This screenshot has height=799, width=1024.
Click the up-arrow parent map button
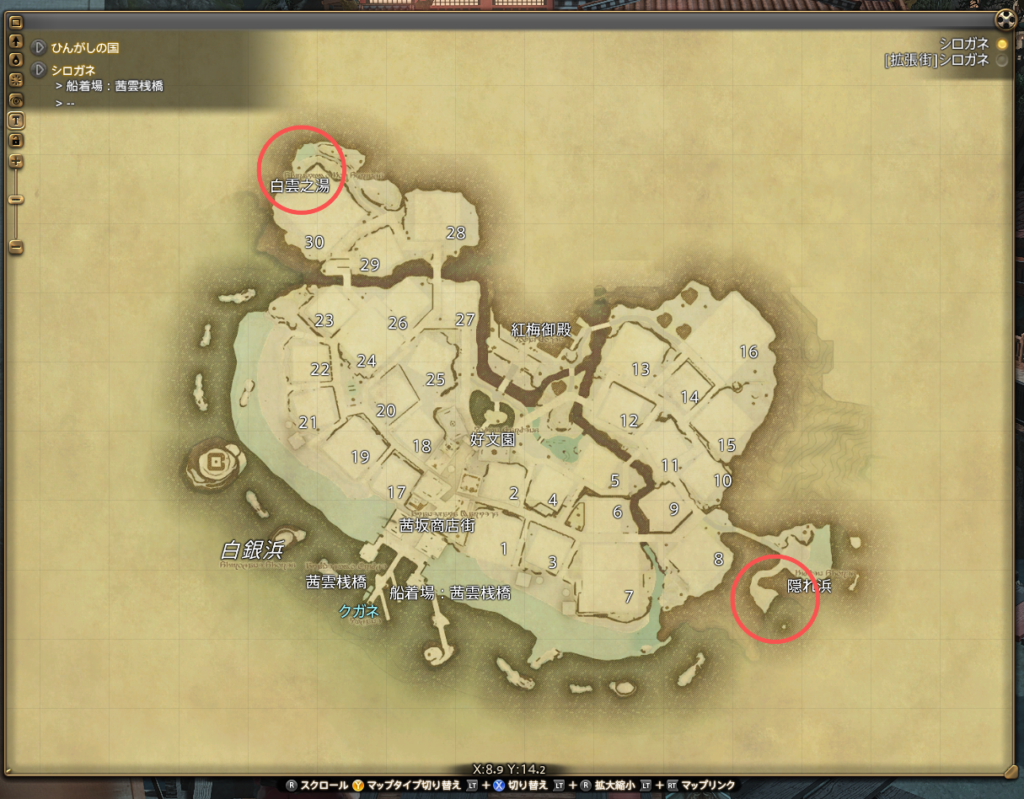click(x=16, y=42)
